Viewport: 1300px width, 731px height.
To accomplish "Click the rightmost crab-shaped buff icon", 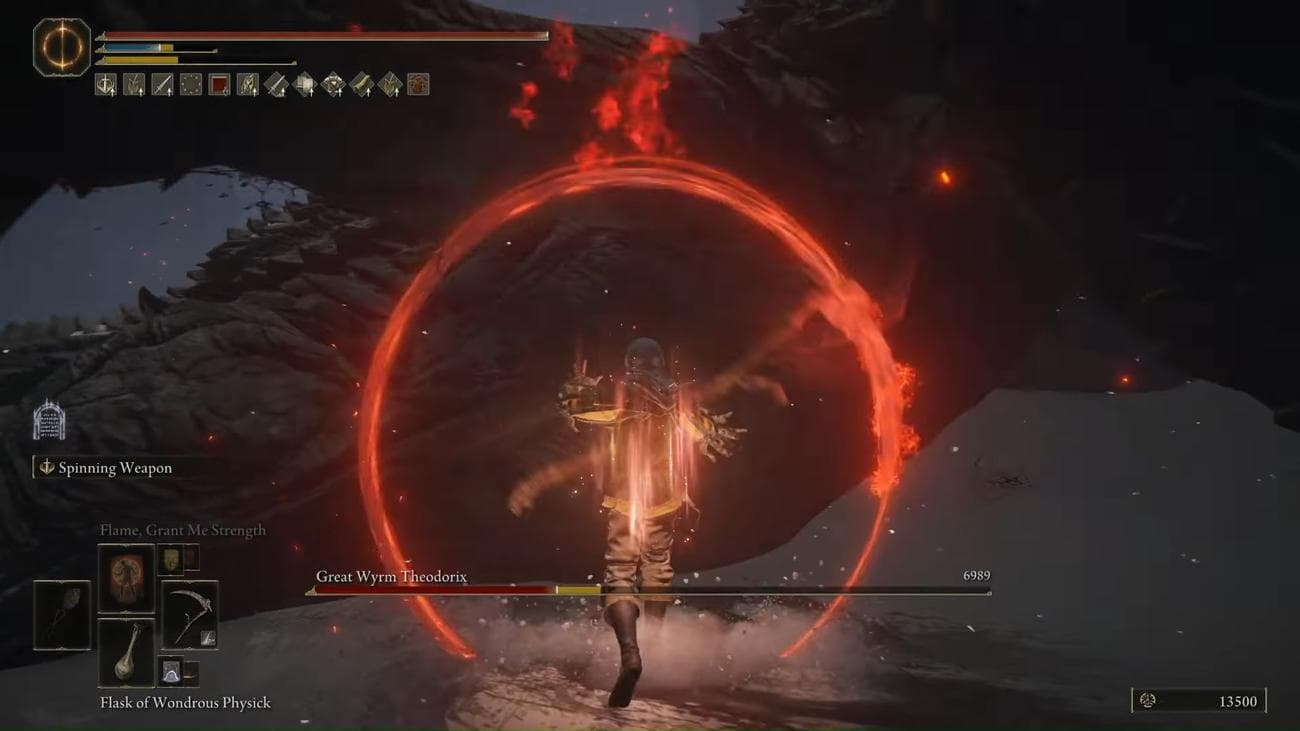I will [418, 85].
